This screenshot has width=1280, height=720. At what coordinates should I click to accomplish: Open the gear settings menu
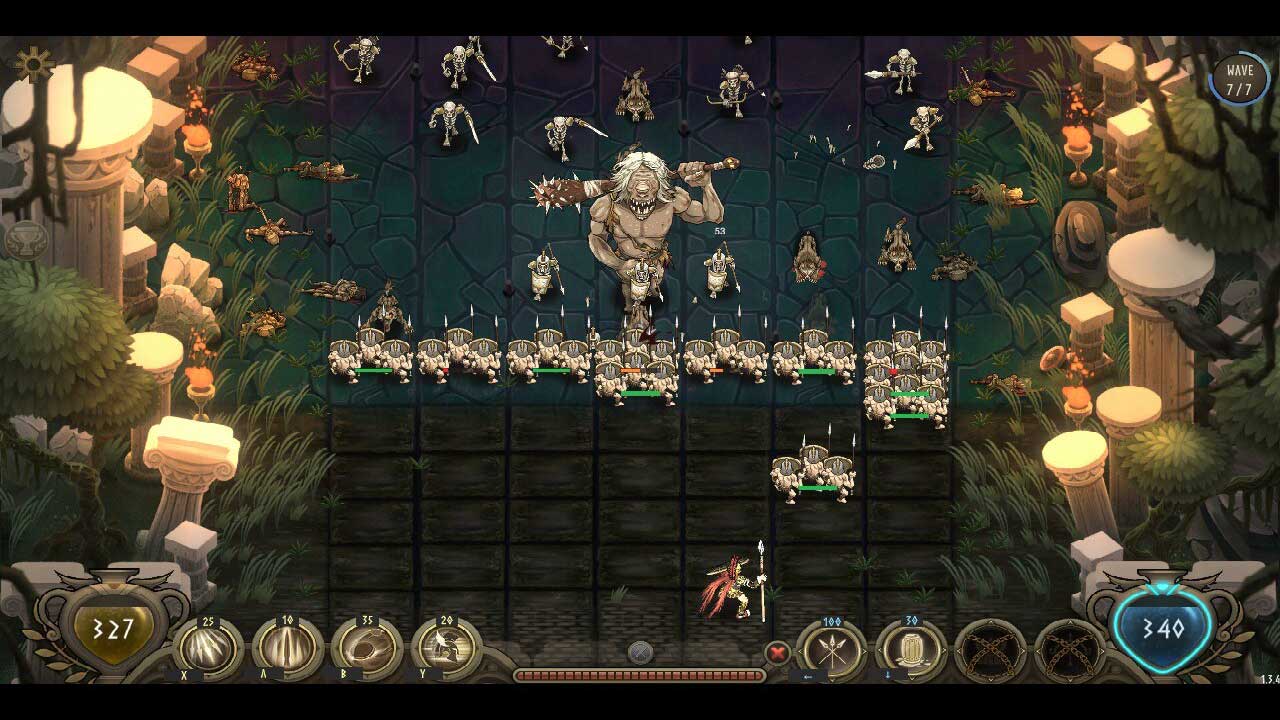point(34,64)
